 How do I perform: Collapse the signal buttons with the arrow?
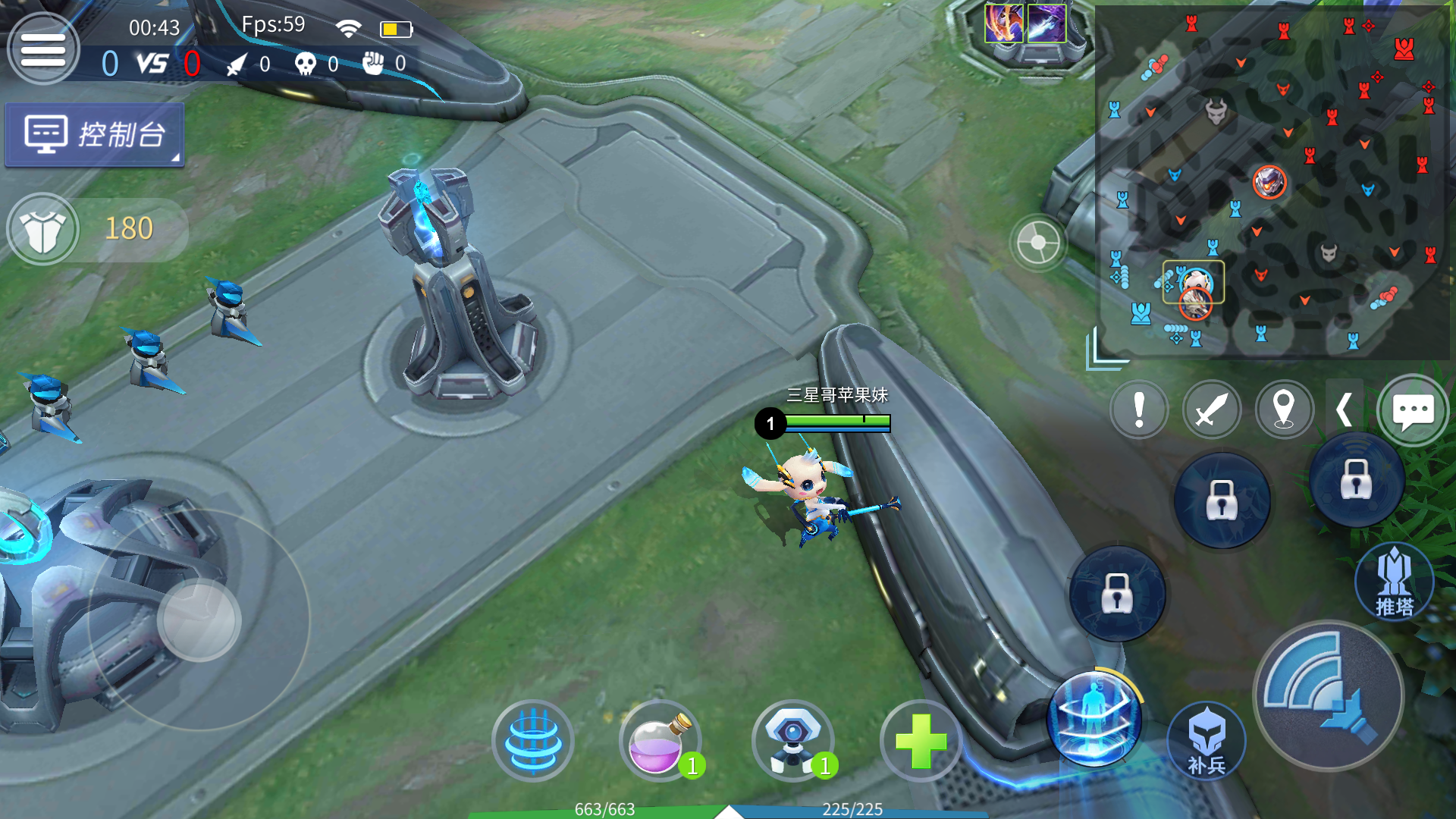pyautogui.click(x=1344, y=410)
